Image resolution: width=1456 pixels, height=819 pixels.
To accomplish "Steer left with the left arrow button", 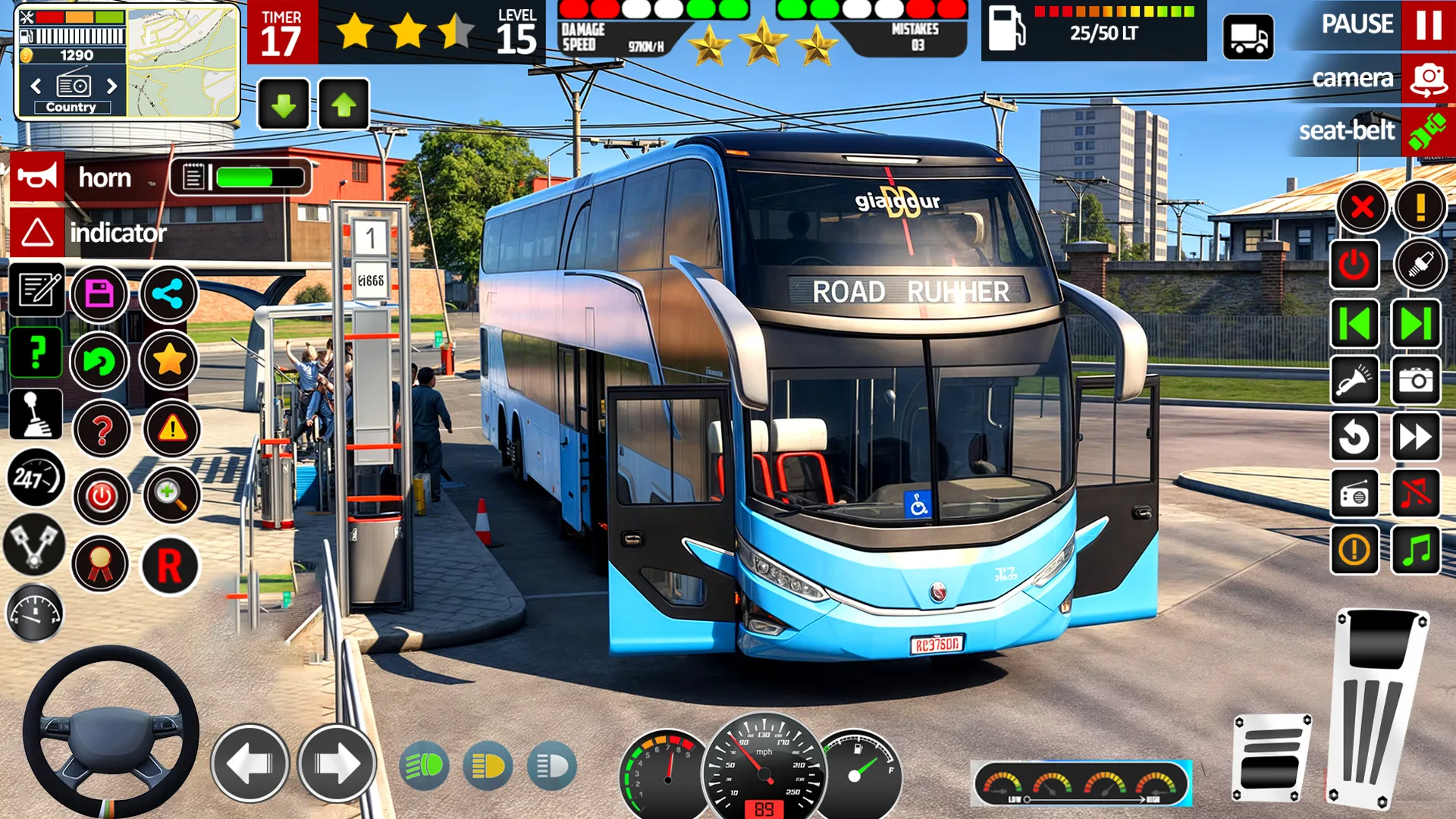I will (249, 764).
